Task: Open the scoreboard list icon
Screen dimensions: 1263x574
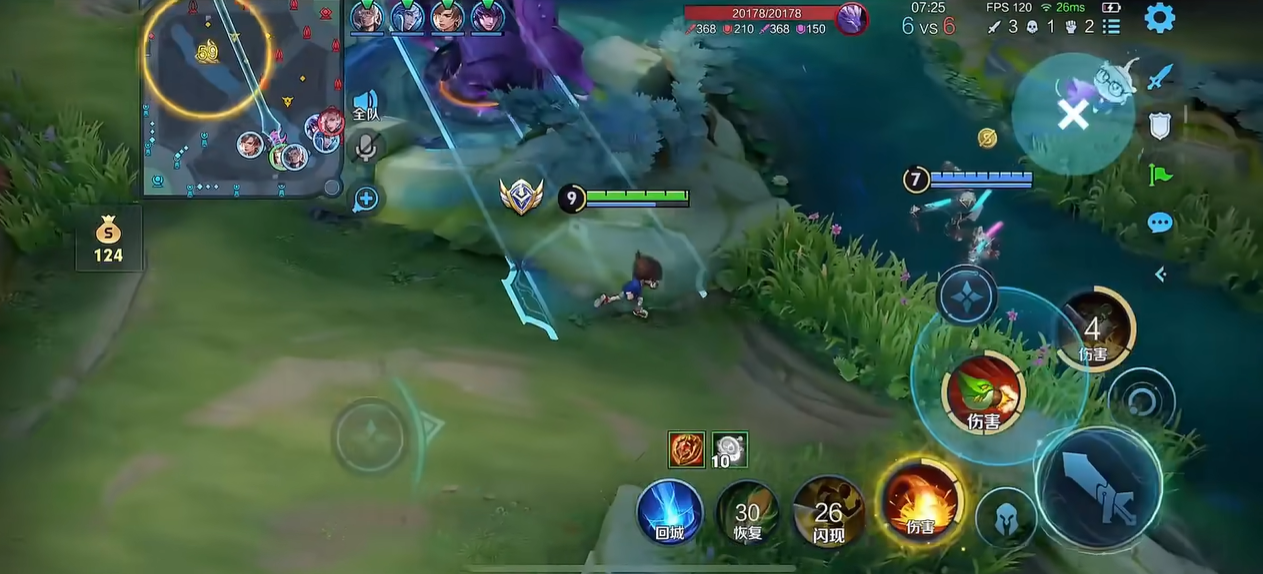Action: [1111, 27]
